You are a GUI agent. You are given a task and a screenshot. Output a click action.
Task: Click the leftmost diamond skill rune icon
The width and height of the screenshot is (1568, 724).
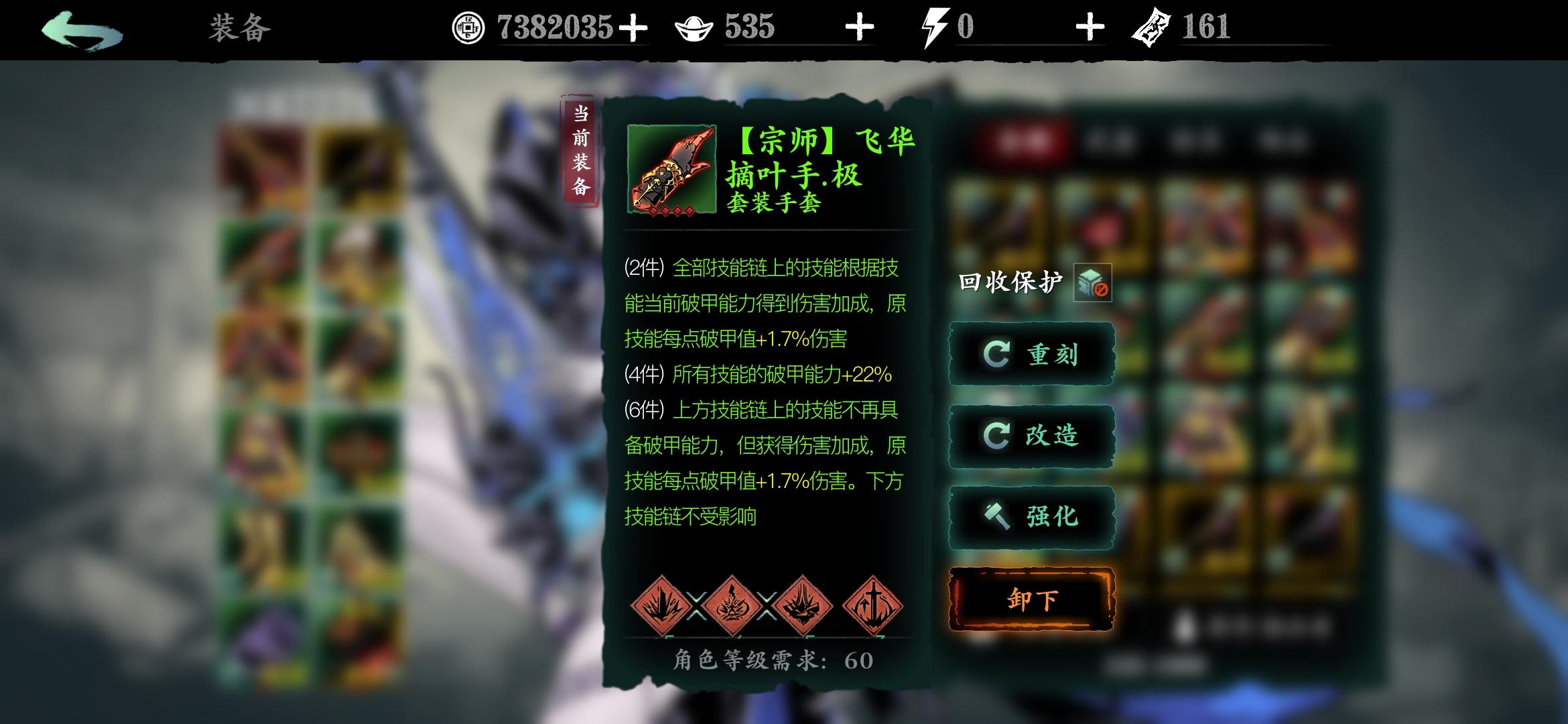pyautogui.click(x=660, y=607)
